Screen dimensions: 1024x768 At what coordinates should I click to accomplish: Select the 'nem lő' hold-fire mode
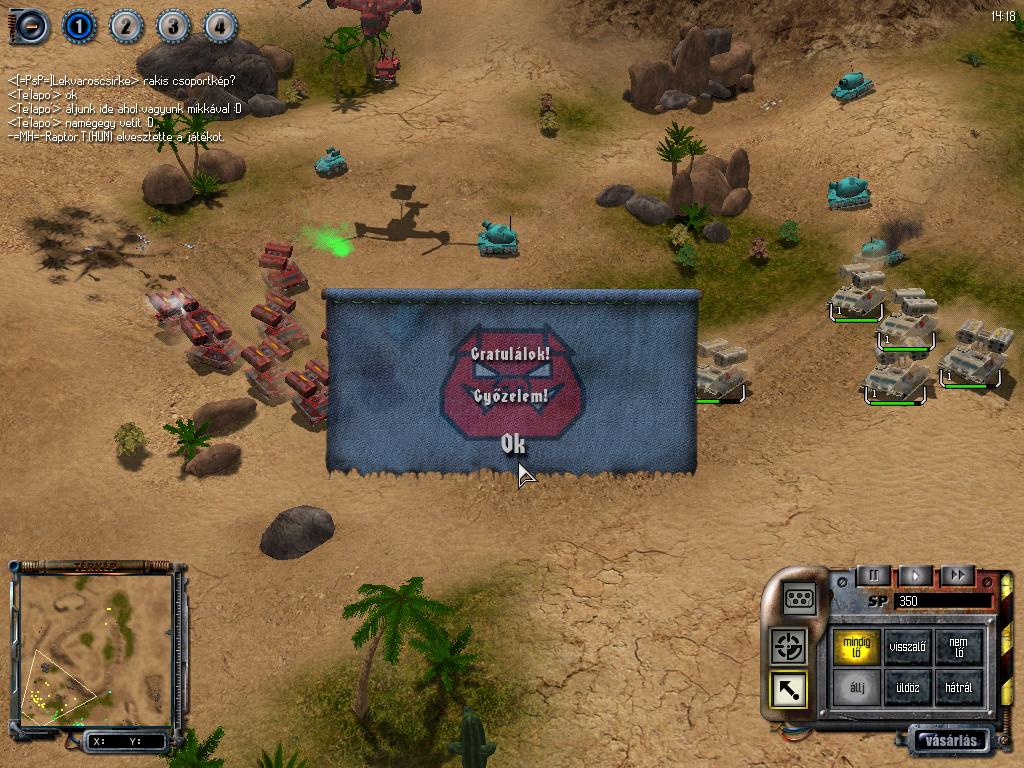pyautogui.click(x=958, y=646)
